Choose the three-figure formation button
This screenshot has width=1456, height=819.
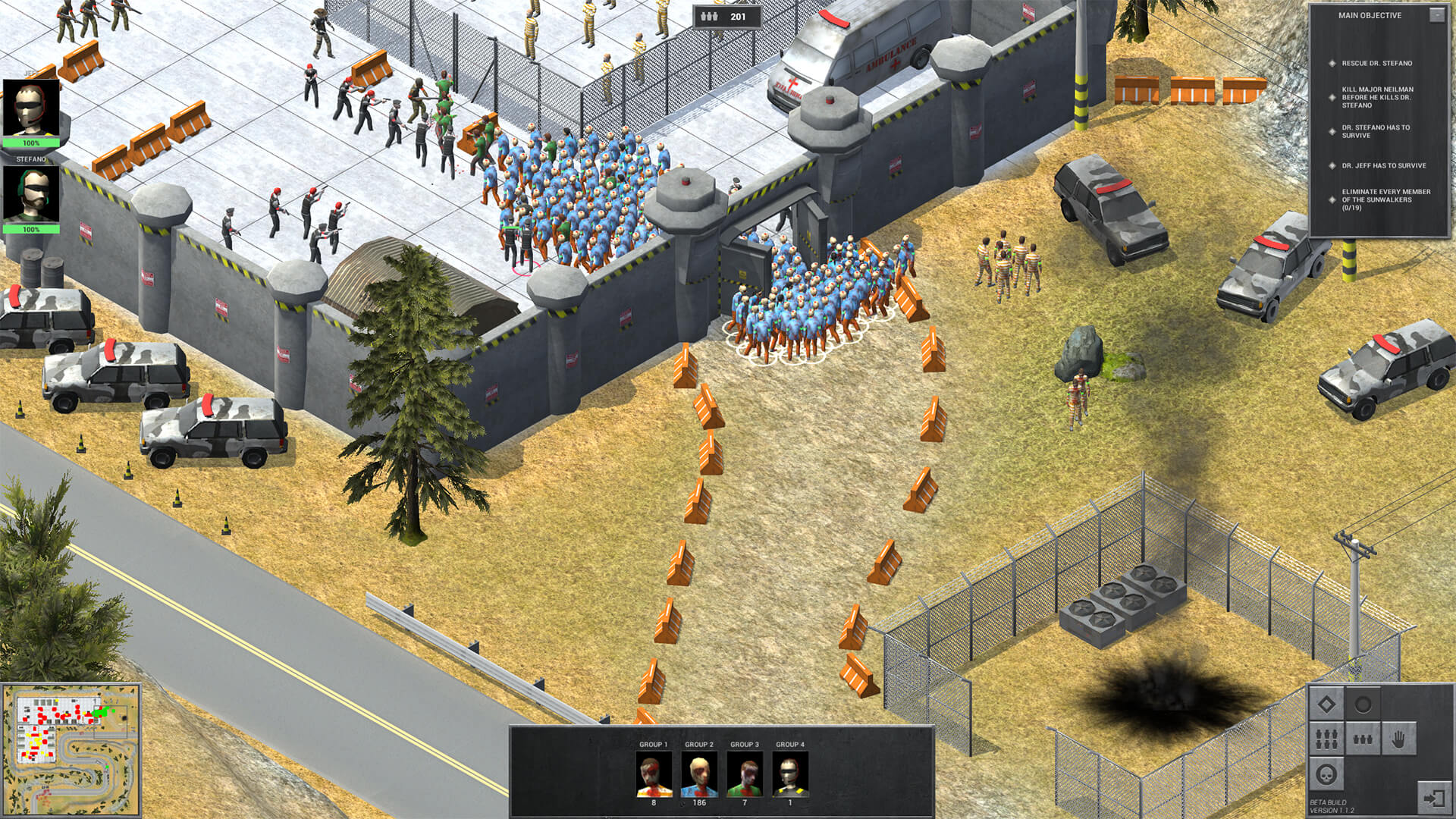coord(1363,739)
